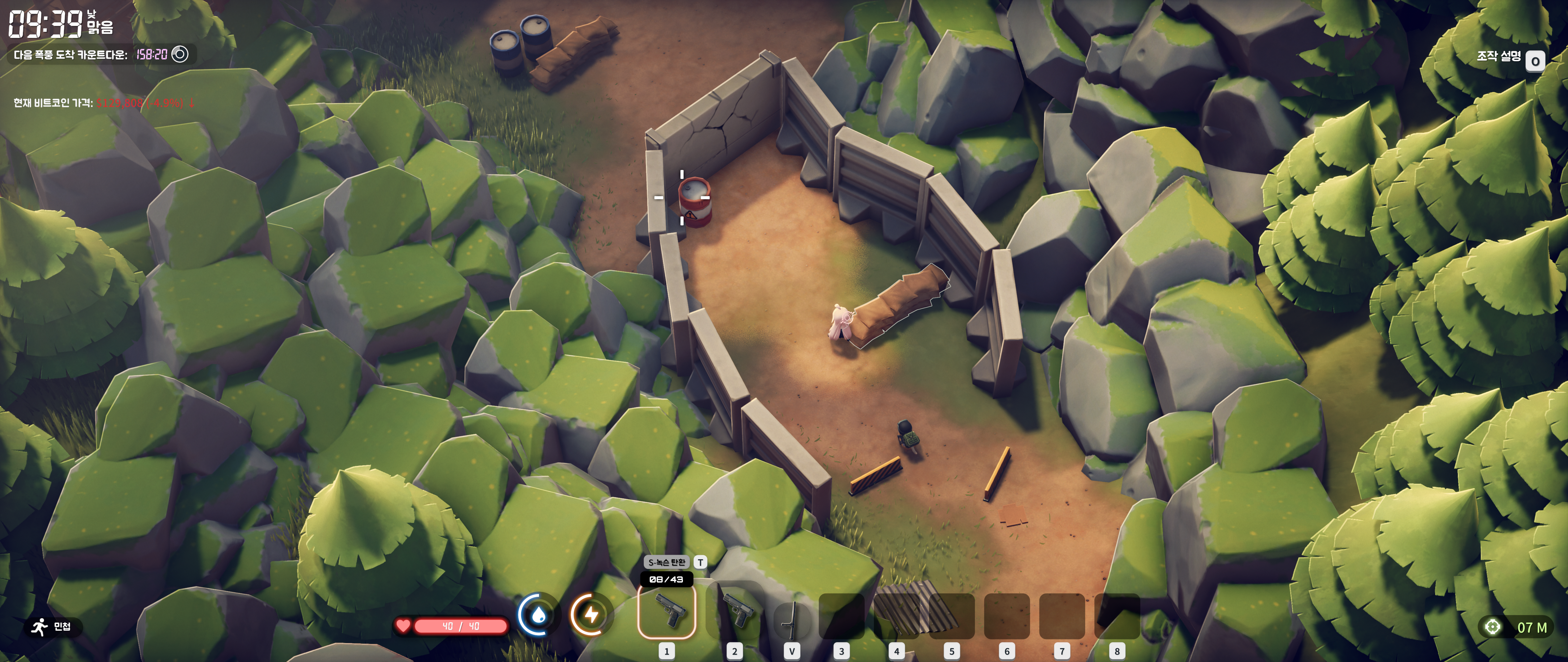Viewport: 1568px width, 662px height.
Task: Click the crosshair range indicator icon
Action: coord(1492,627)
